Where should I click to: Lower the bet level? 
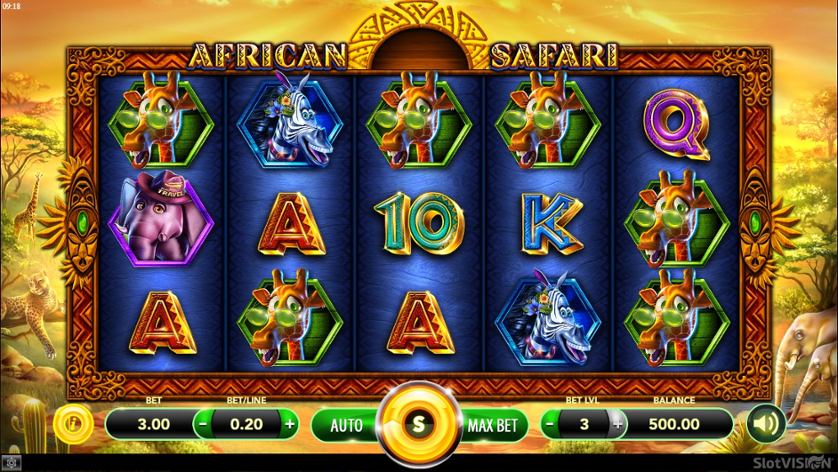[551, 423]
